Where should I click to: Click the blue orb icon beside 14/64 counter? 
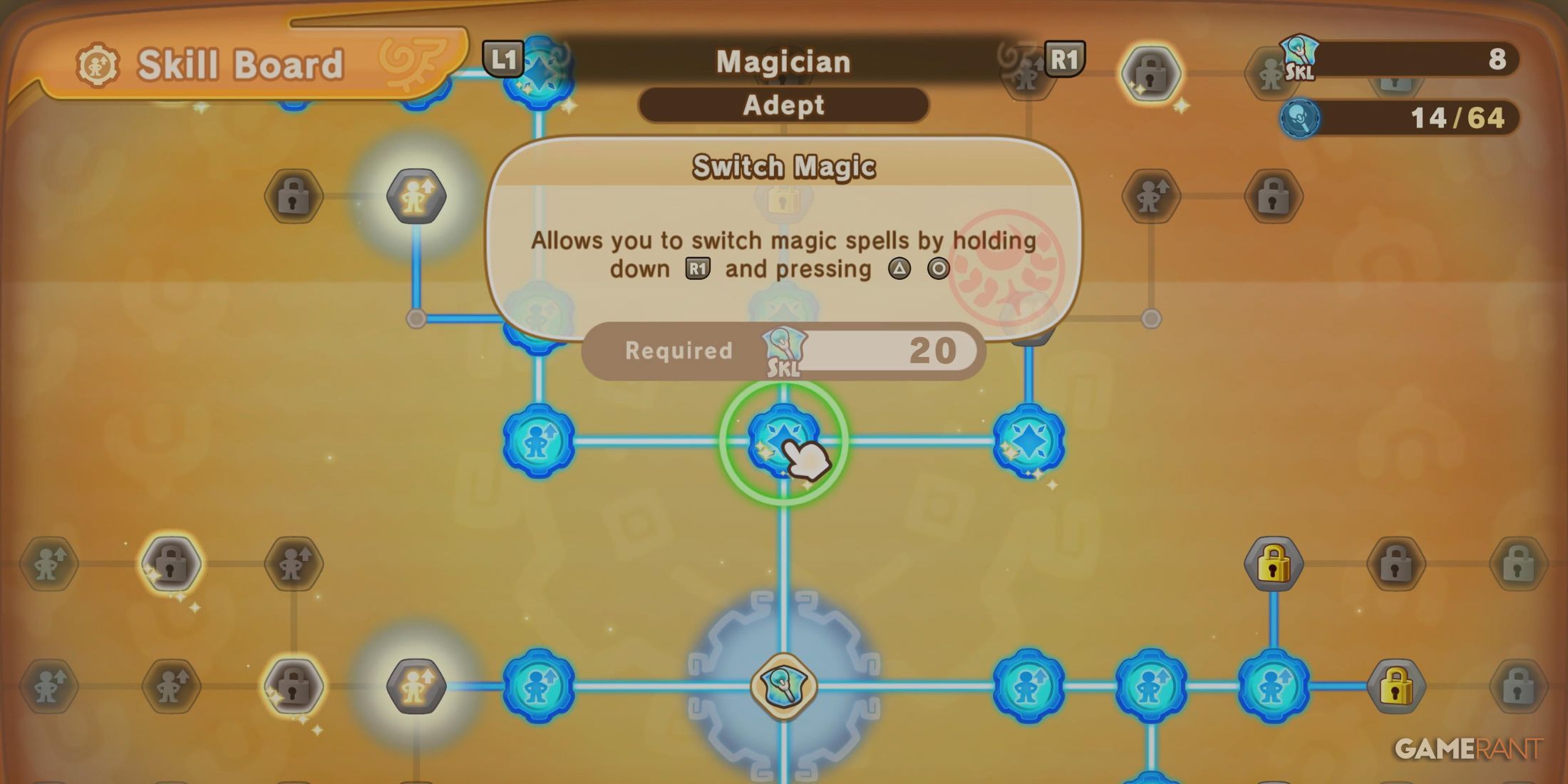pyautogui.click(x=1300, y=118)
